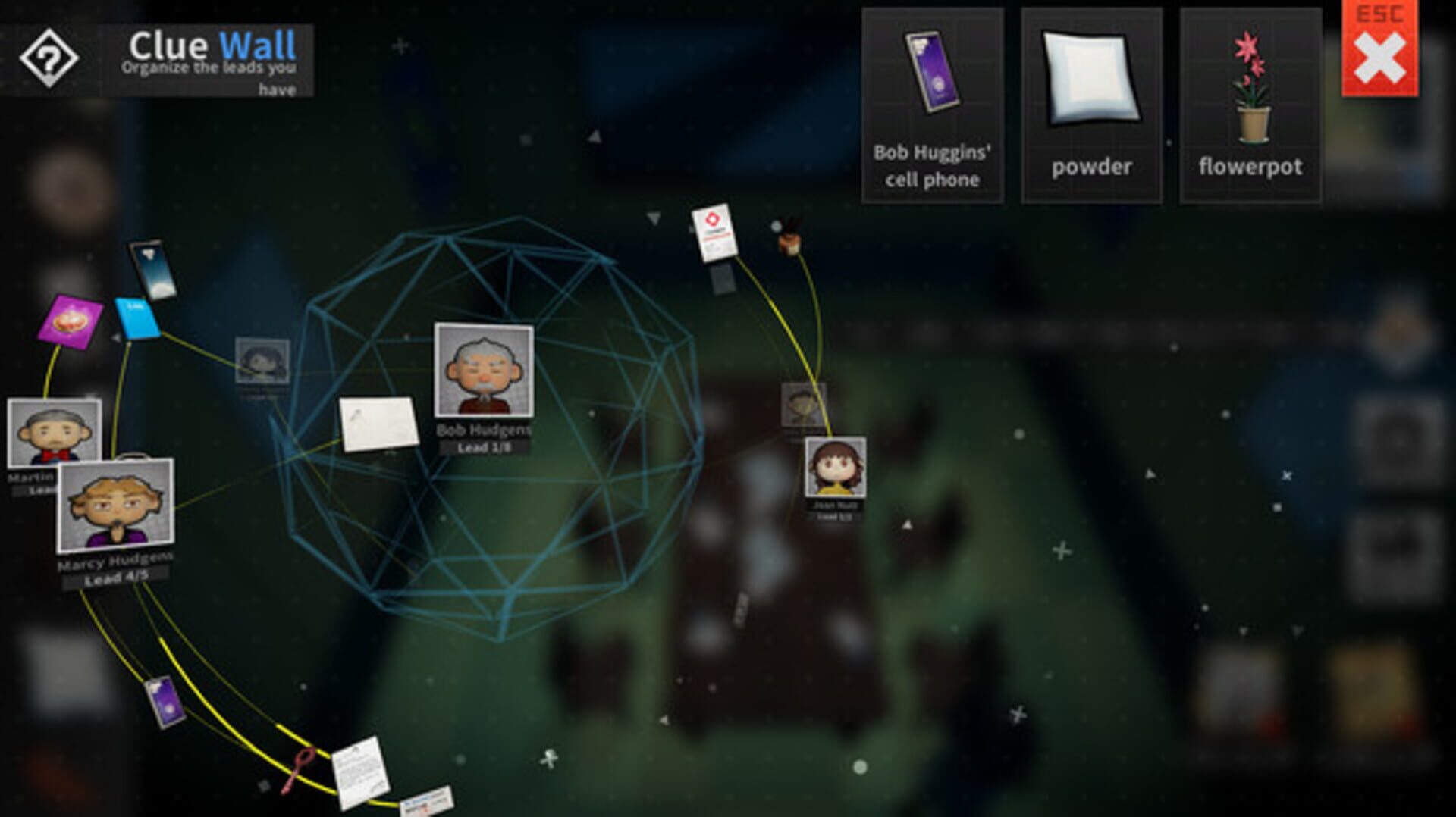Click Marcy Hudgens' Lead 4/5 progress
Screen dimensions: 1456x817
(x=115, y=578)
